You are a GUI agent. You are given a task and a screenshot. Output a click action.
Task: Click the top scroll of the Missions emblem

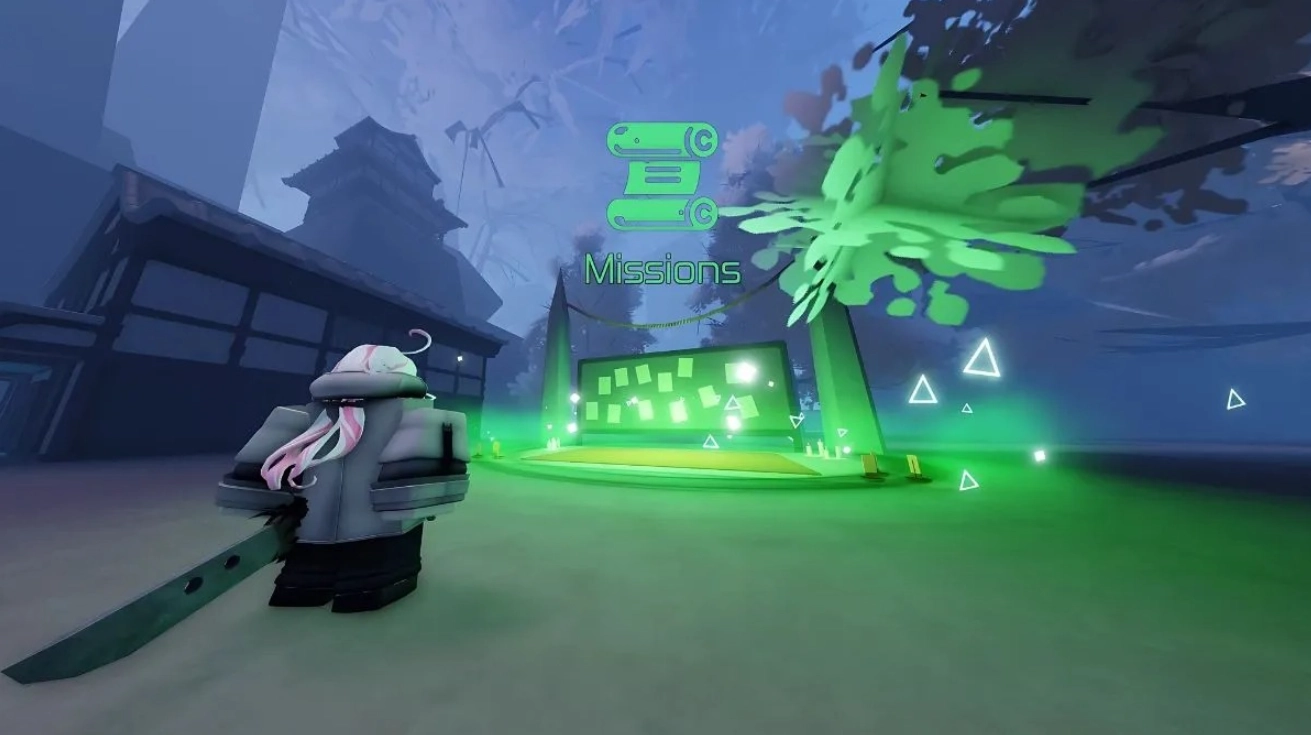650,139
